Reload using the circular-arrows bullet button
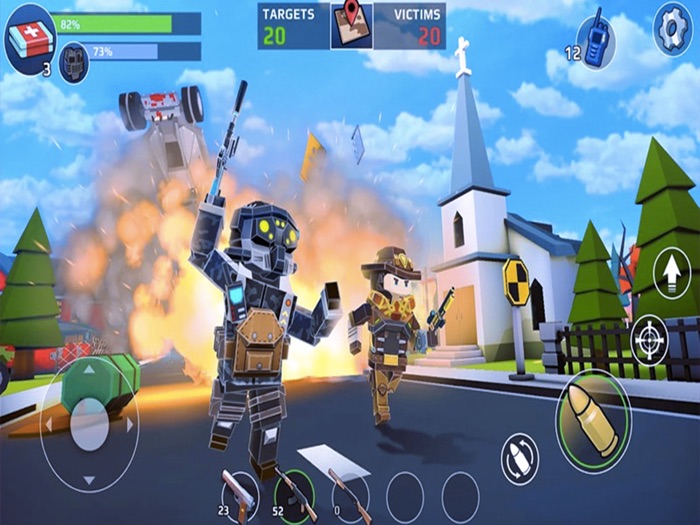Image resolution: width=700 pixels, height=525 pixels. click(x=519, y=458)
